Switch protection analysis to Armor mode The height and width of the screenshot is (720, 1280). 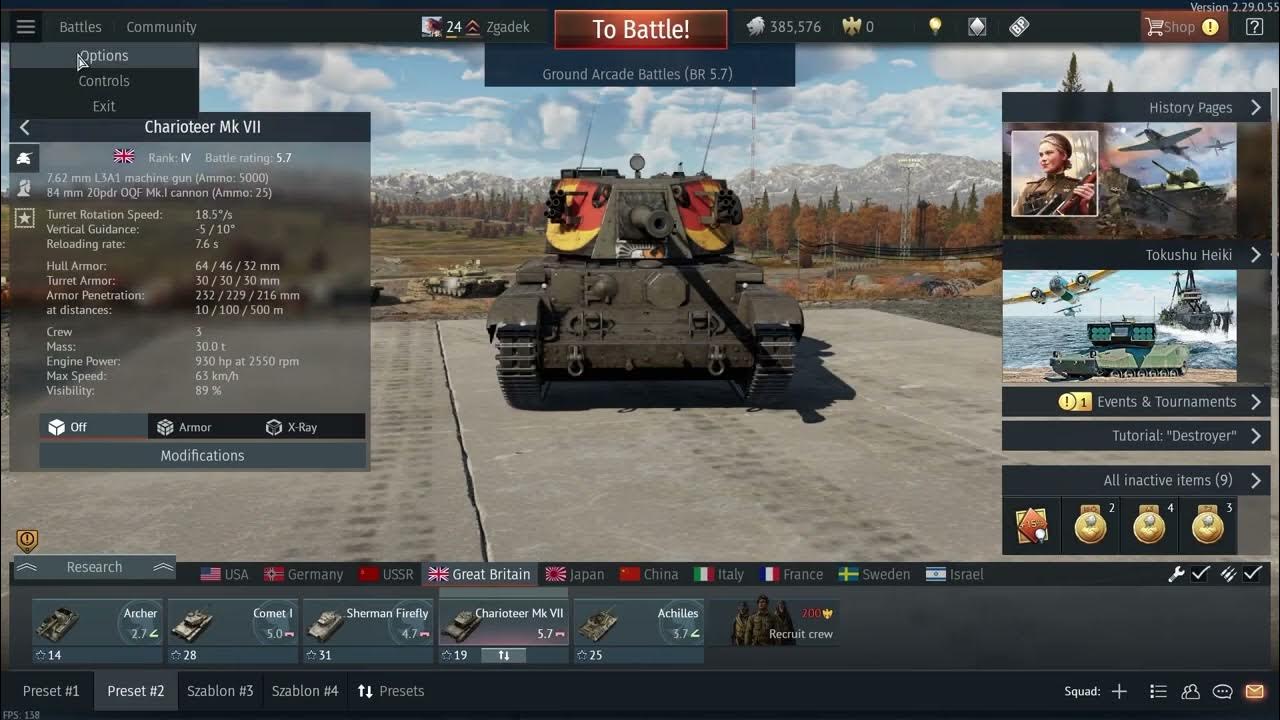click(x=192, y=426)
